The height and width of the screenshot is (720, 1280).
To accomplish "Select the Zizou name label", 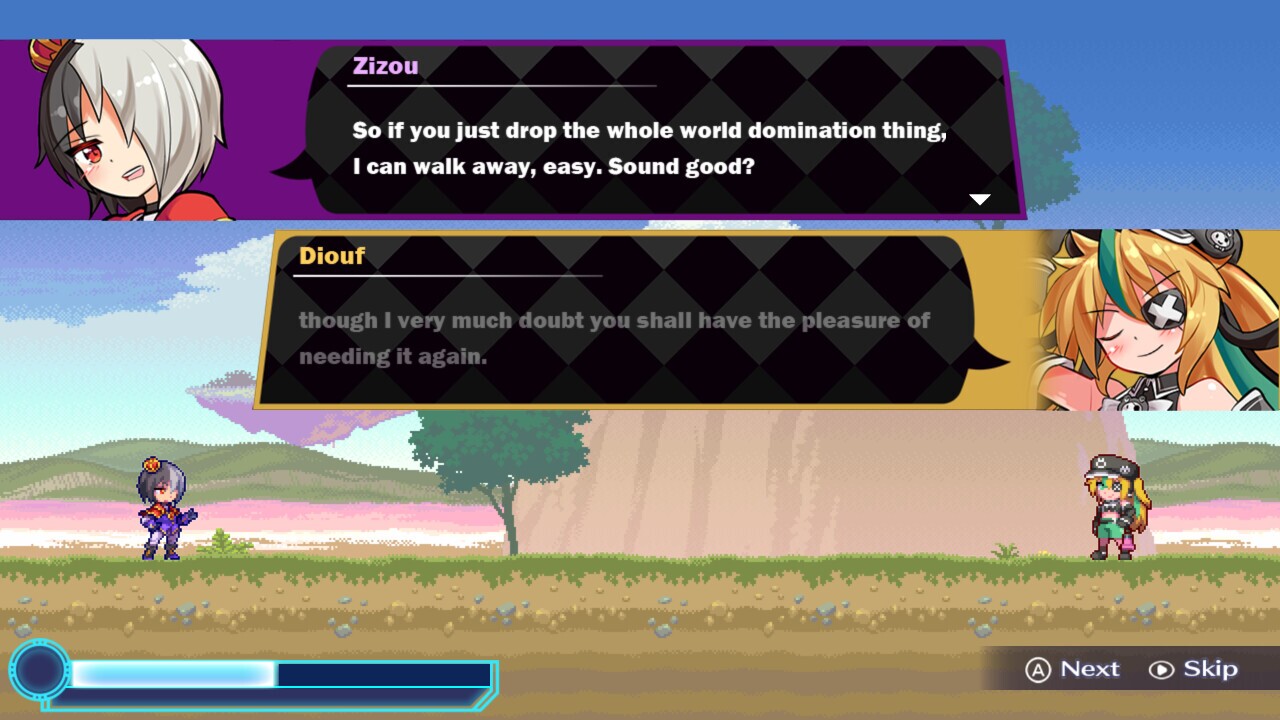I will point(387,66).
